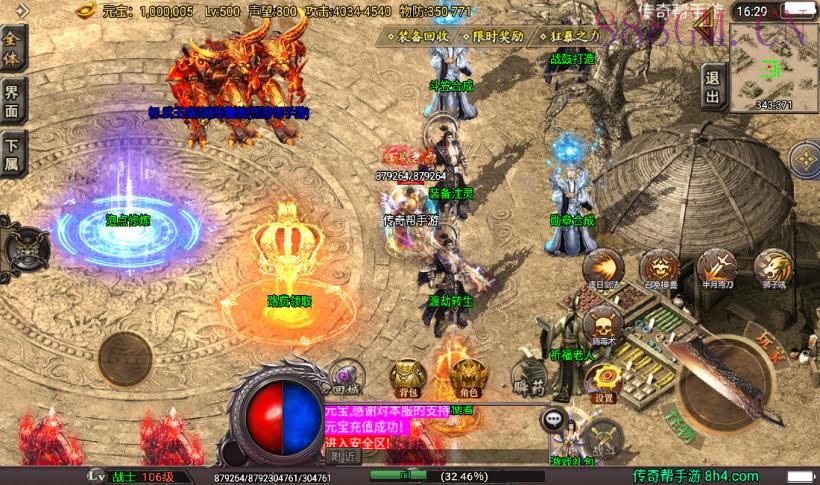Screen dimensions: 820x485
Task: Open the chat speech bubble button
Action: (x=552, y=420)
